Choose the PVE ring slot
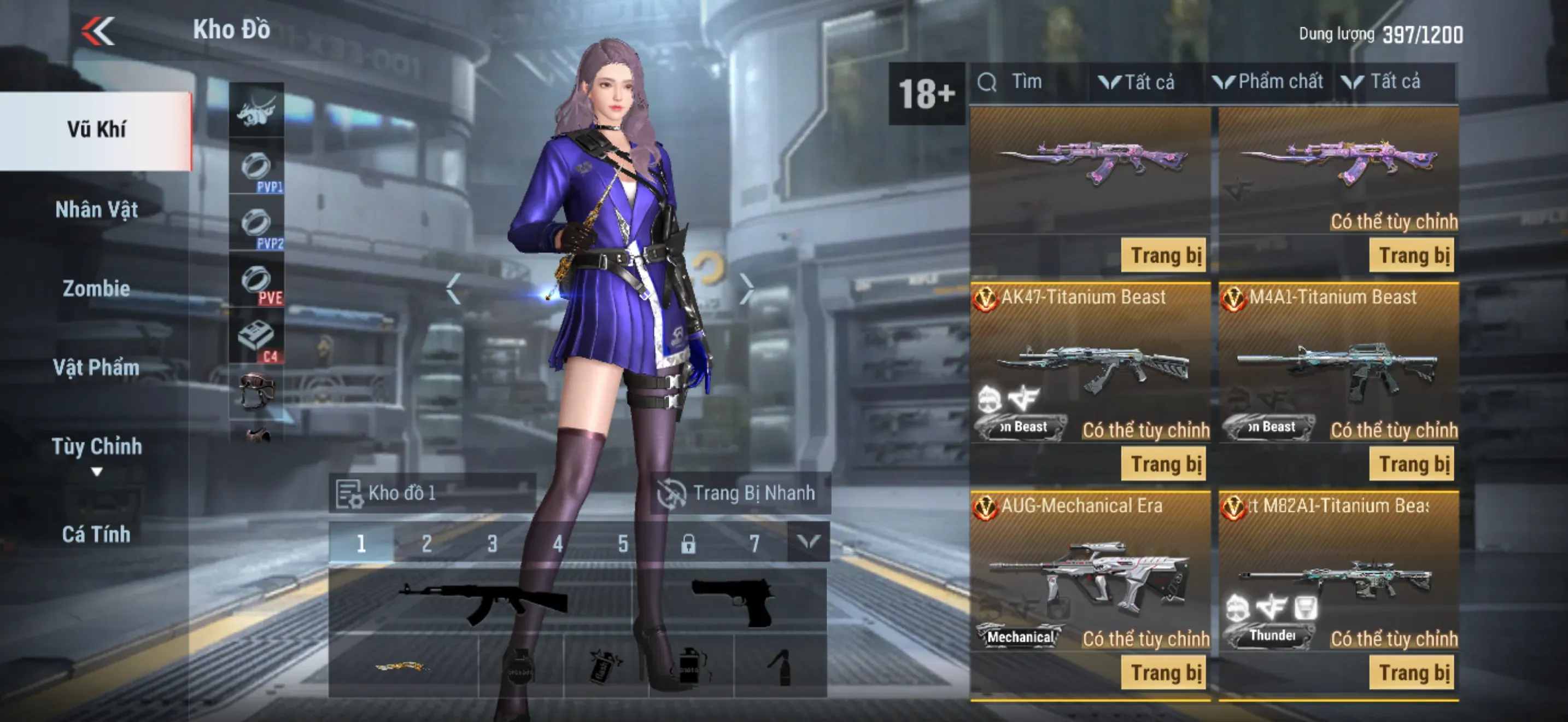Viewport: 1568px width, 722px height. pyautogui.click(x=256, y=281)
